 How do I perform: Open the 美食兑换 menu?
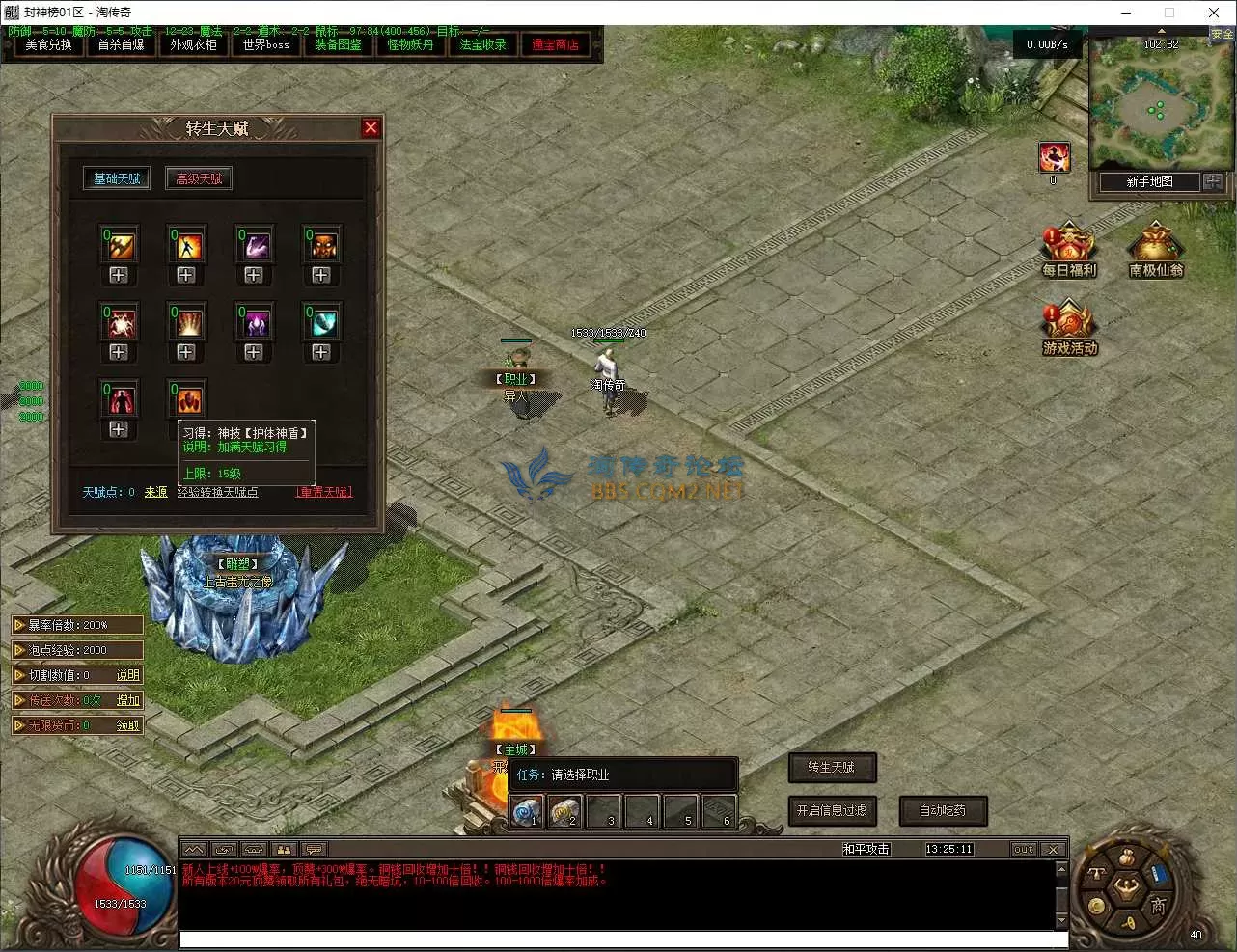48,45
